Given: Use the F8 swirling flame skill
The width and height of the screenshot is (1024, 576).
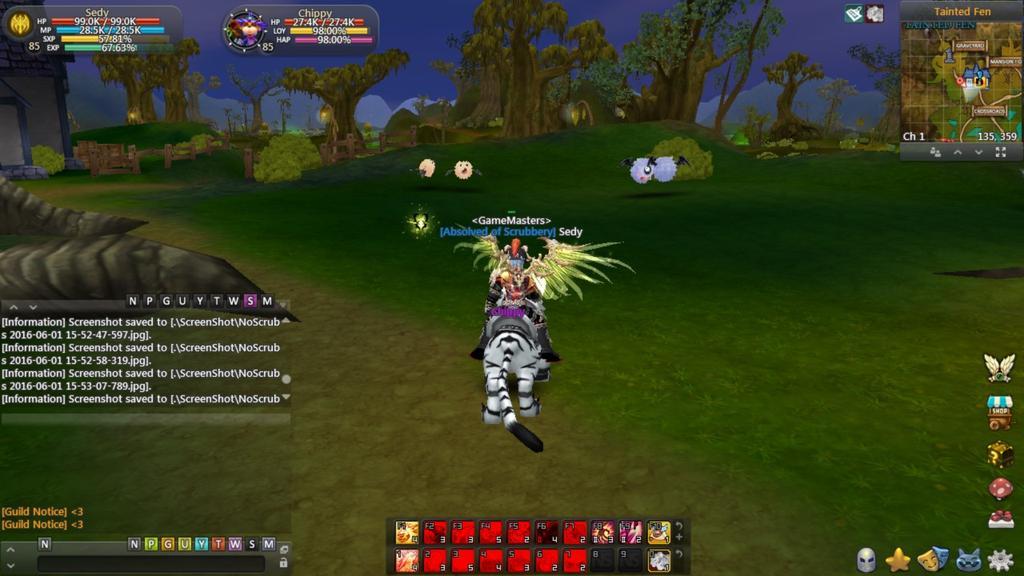Looking at the screenshot, I should coord(603,533).
